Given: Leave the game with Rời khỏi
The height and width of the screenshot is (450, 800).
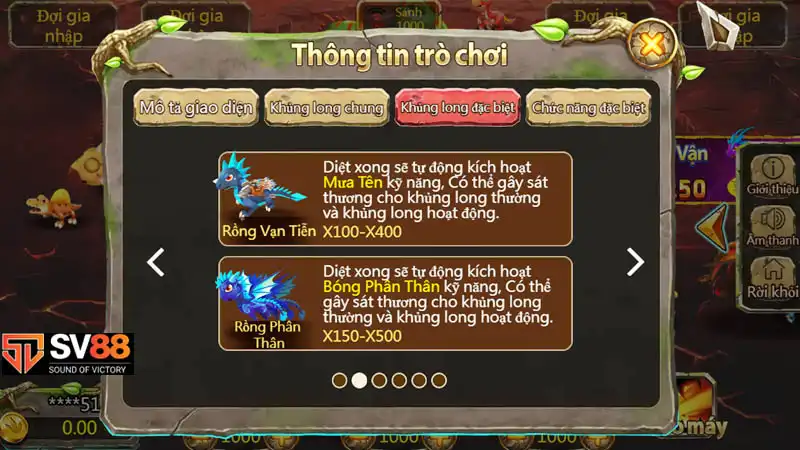Looking at the screenshot, I should 771,277.
